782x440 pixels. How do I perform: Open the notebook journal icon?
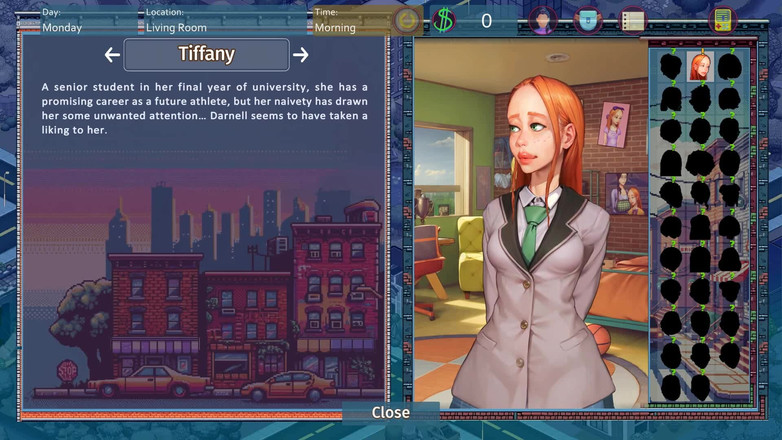tap(632, 20)
